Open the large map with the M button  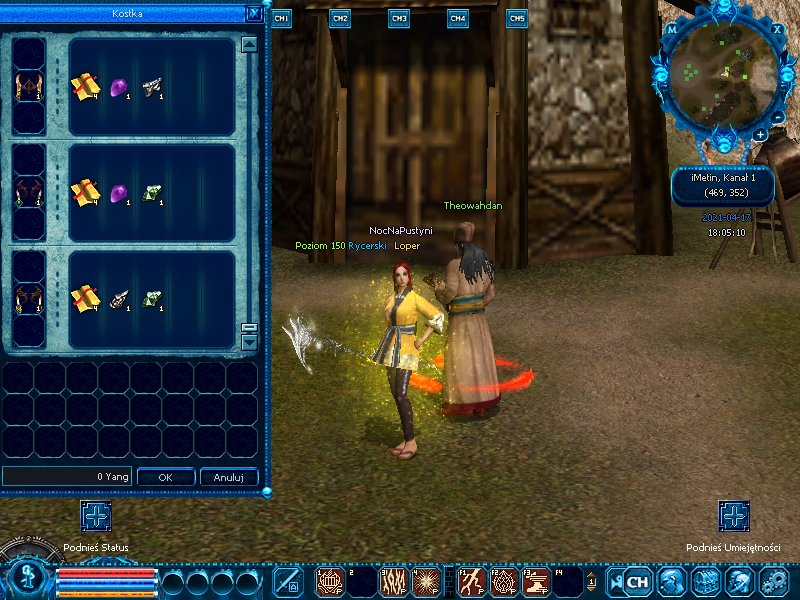coord(672,30)
